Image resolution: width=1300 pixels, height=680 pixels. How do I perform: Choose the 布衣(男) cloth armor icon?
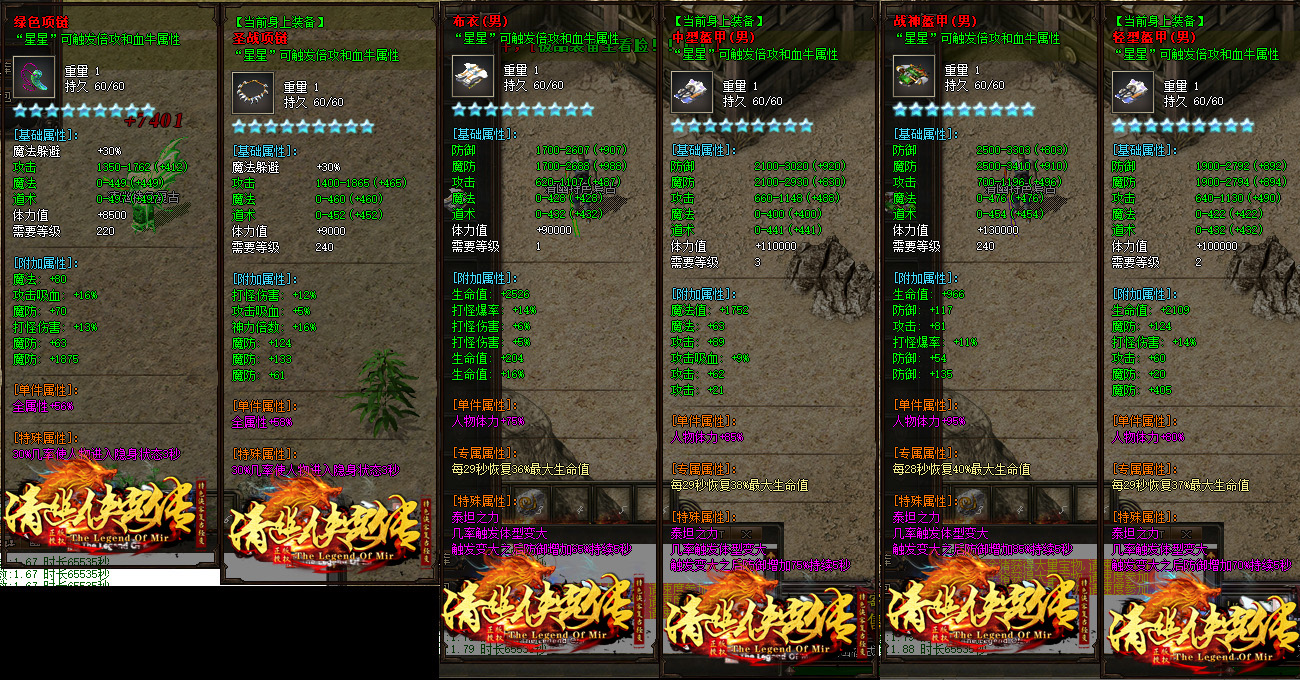(x=473, y=77)
